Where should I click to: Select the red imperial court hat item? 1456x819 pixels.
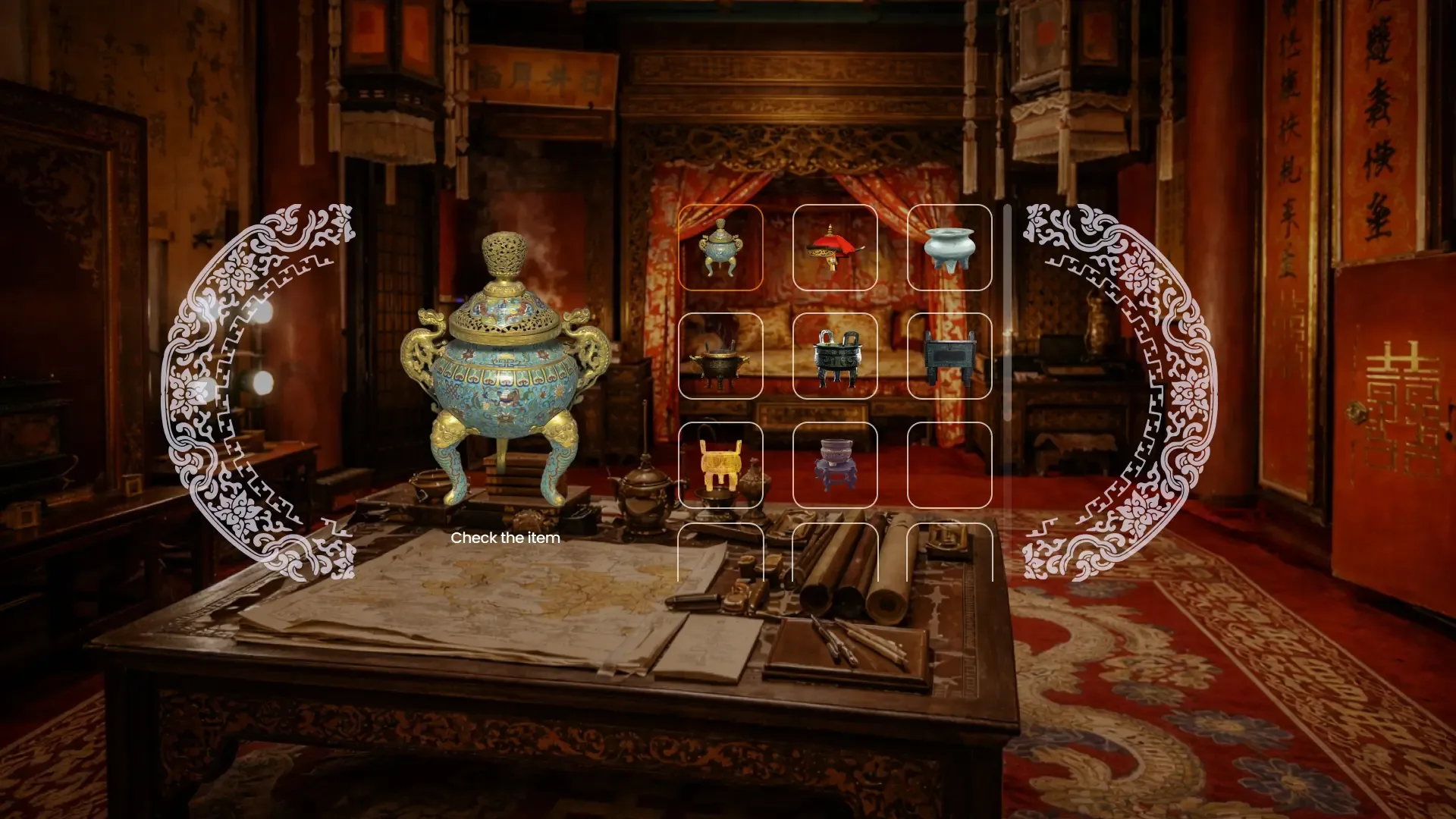tap(836, 248)
